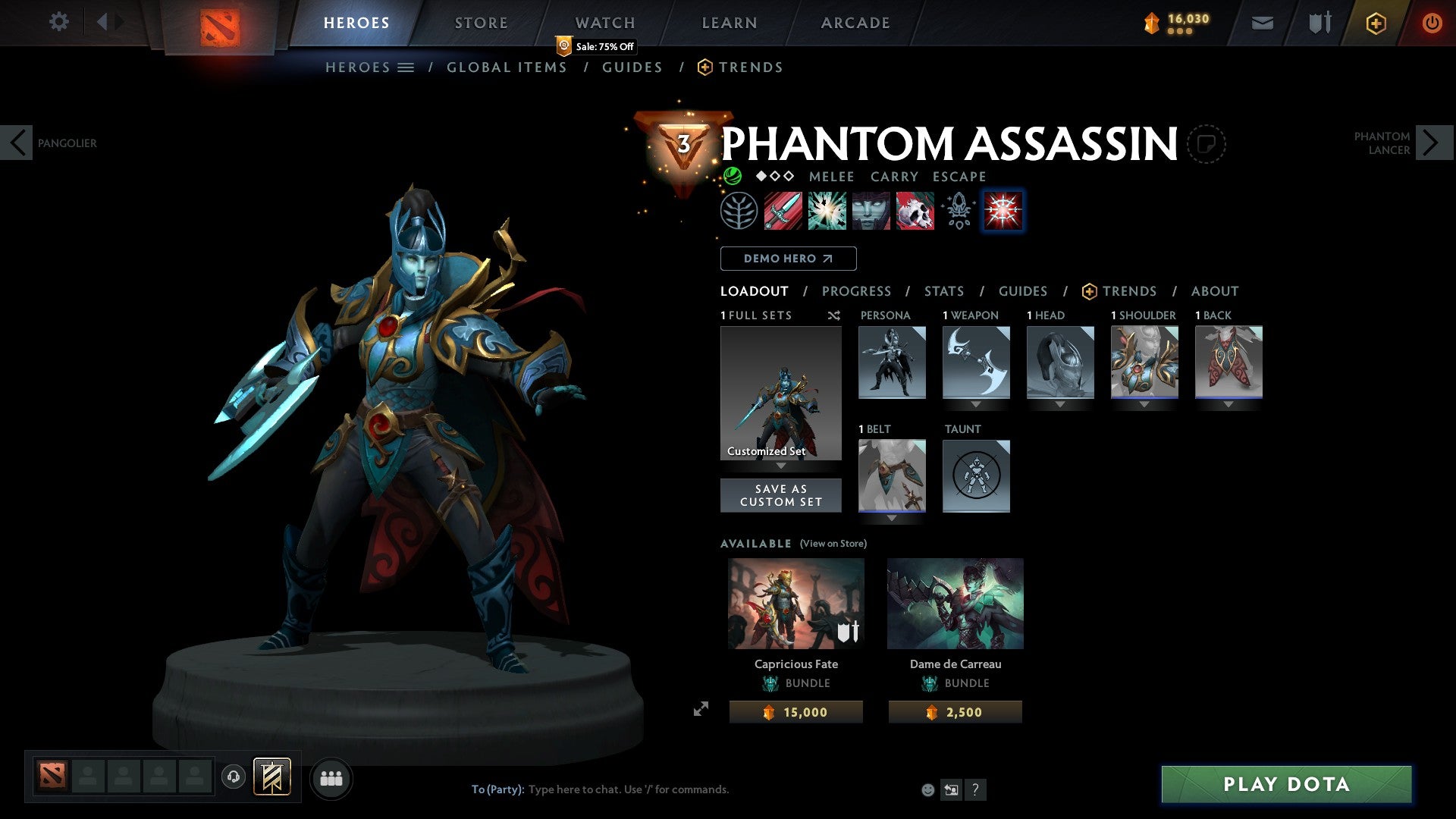Open the Heroes hamburger menu
Screen dimensions: 1456x819
coord(406,67)
